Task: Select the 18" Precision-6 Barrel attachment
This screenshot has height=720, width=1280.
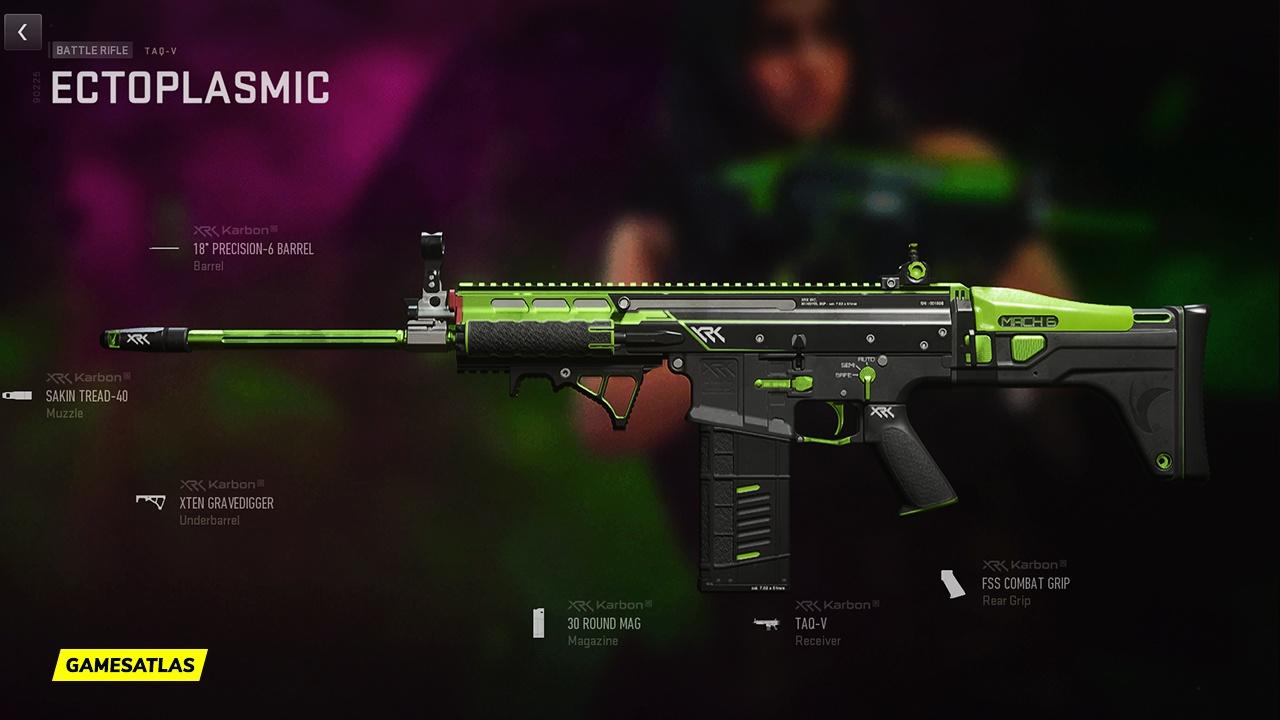Action: [252, 249]
